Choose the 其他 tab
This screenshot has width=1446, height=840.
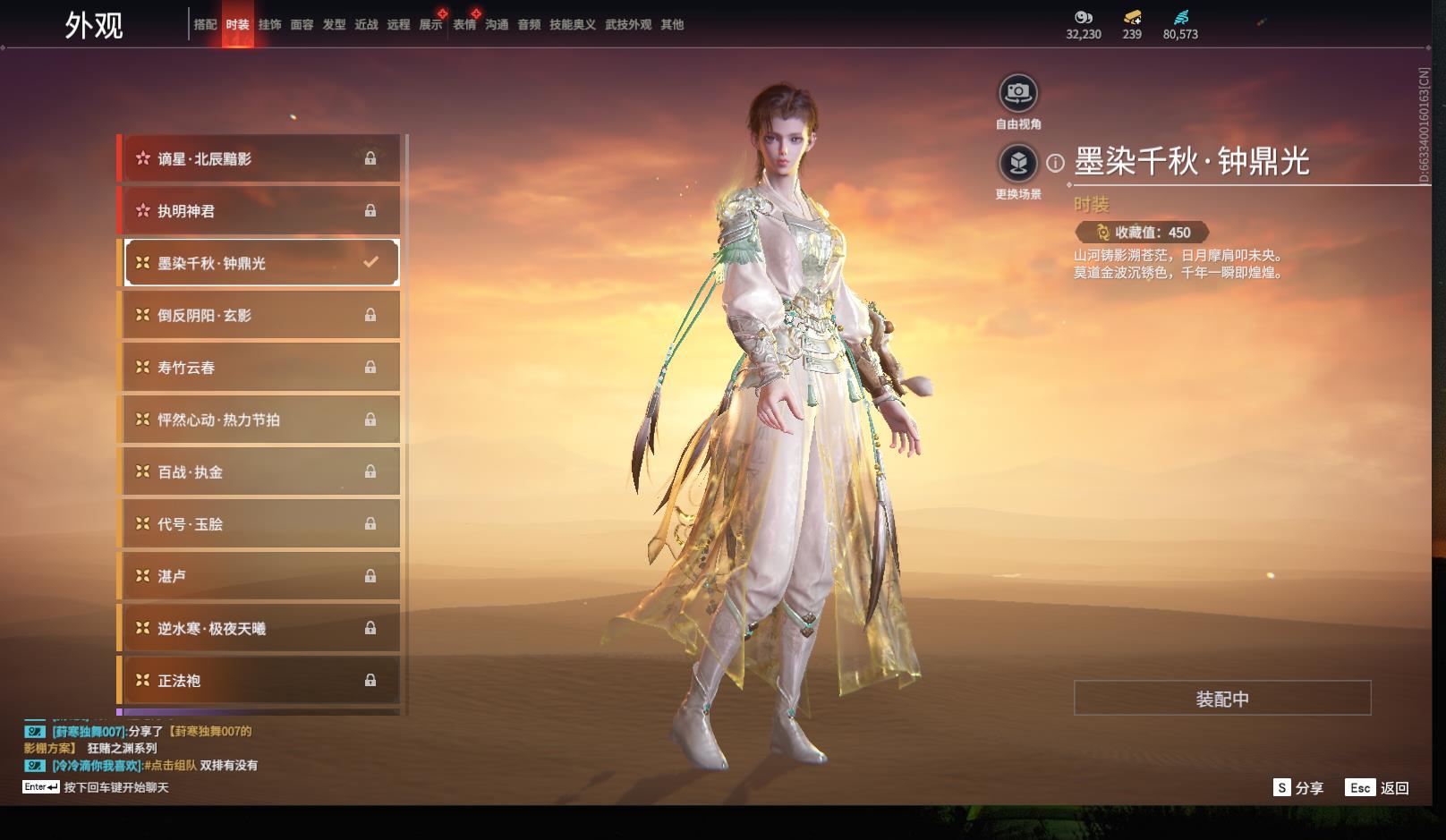[x=672, y=25]
